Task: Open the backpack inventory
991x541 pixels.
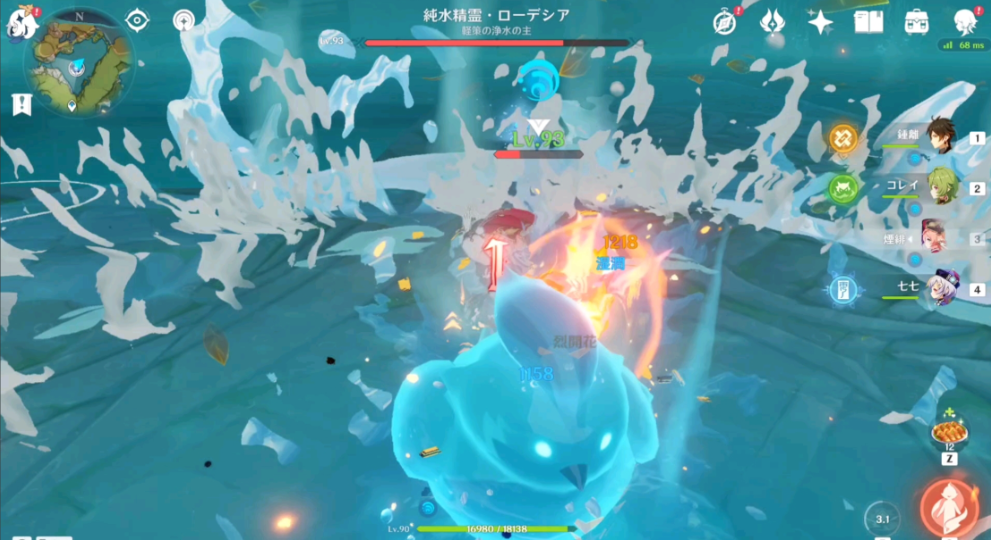Action: [x=915, y=22]
